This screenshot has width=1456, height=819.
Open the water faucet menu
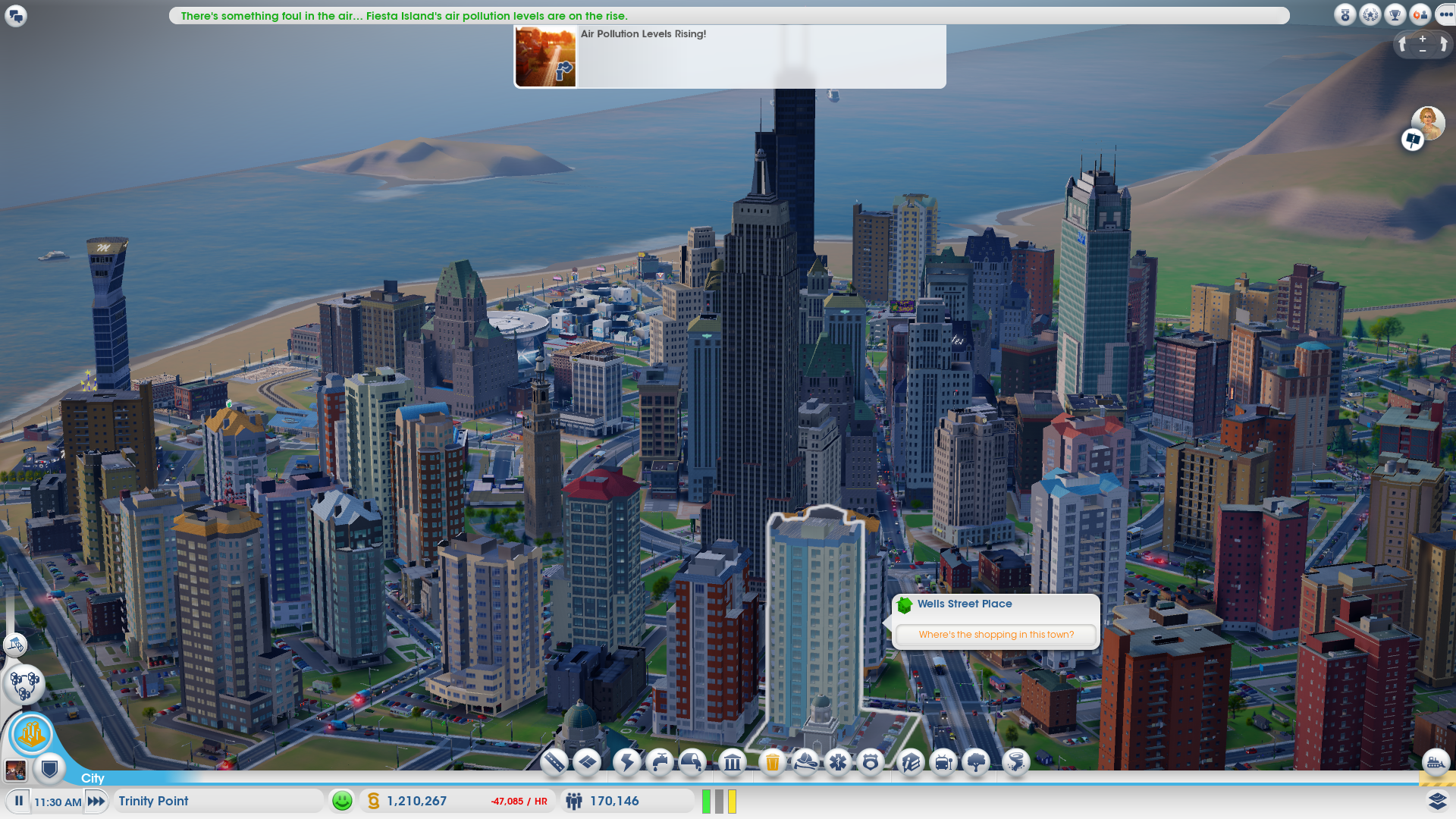pos(660,762)
